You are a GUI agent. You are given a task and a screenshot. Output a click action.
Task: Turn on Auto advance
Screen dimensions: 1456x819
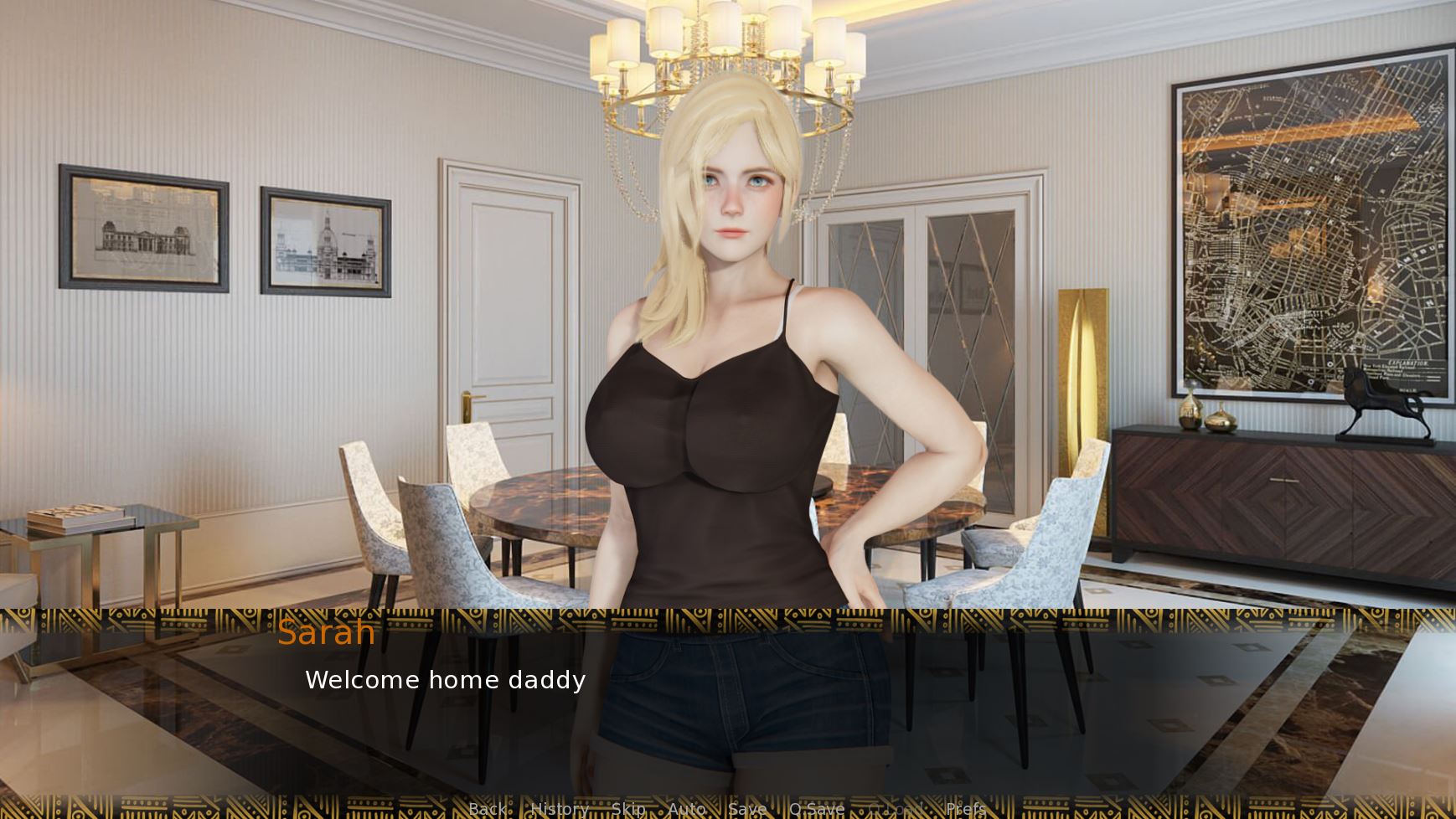tap(686, 809)
